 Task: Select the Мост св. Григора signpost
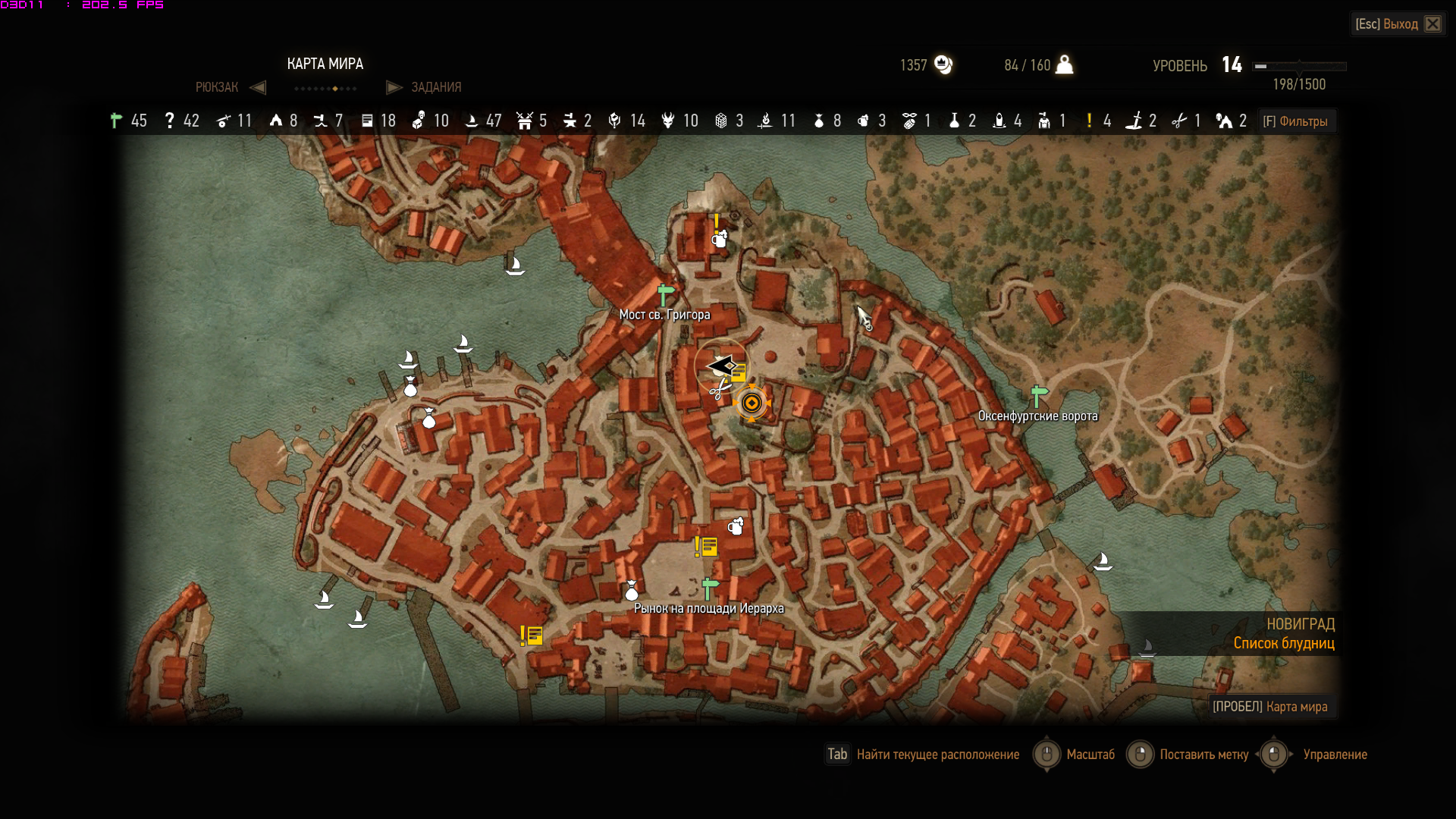point(665,293)
